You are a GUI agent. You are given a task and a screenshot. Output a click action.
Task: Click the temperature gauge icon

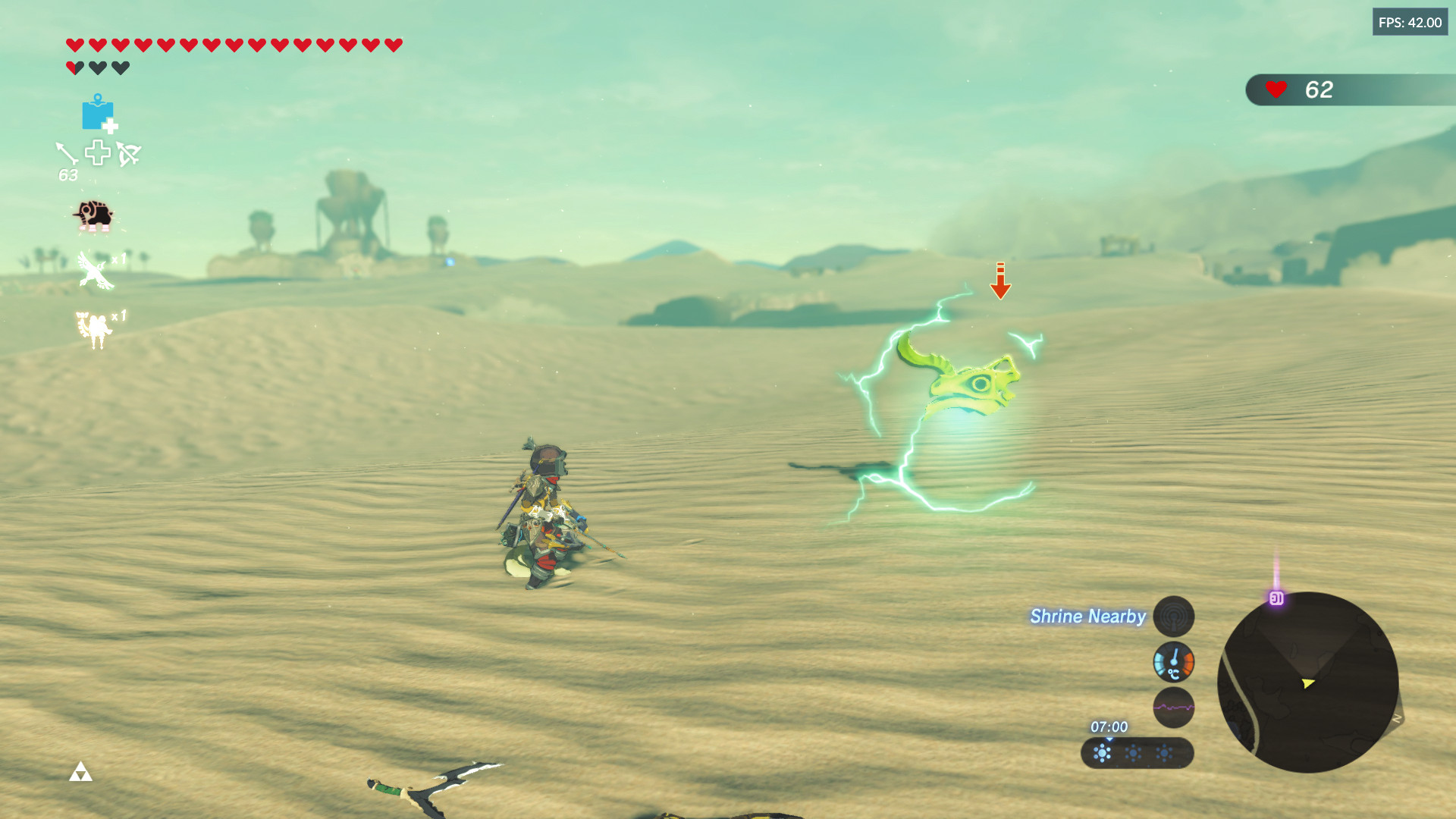pyautogui.click(x=1174, y=660)
